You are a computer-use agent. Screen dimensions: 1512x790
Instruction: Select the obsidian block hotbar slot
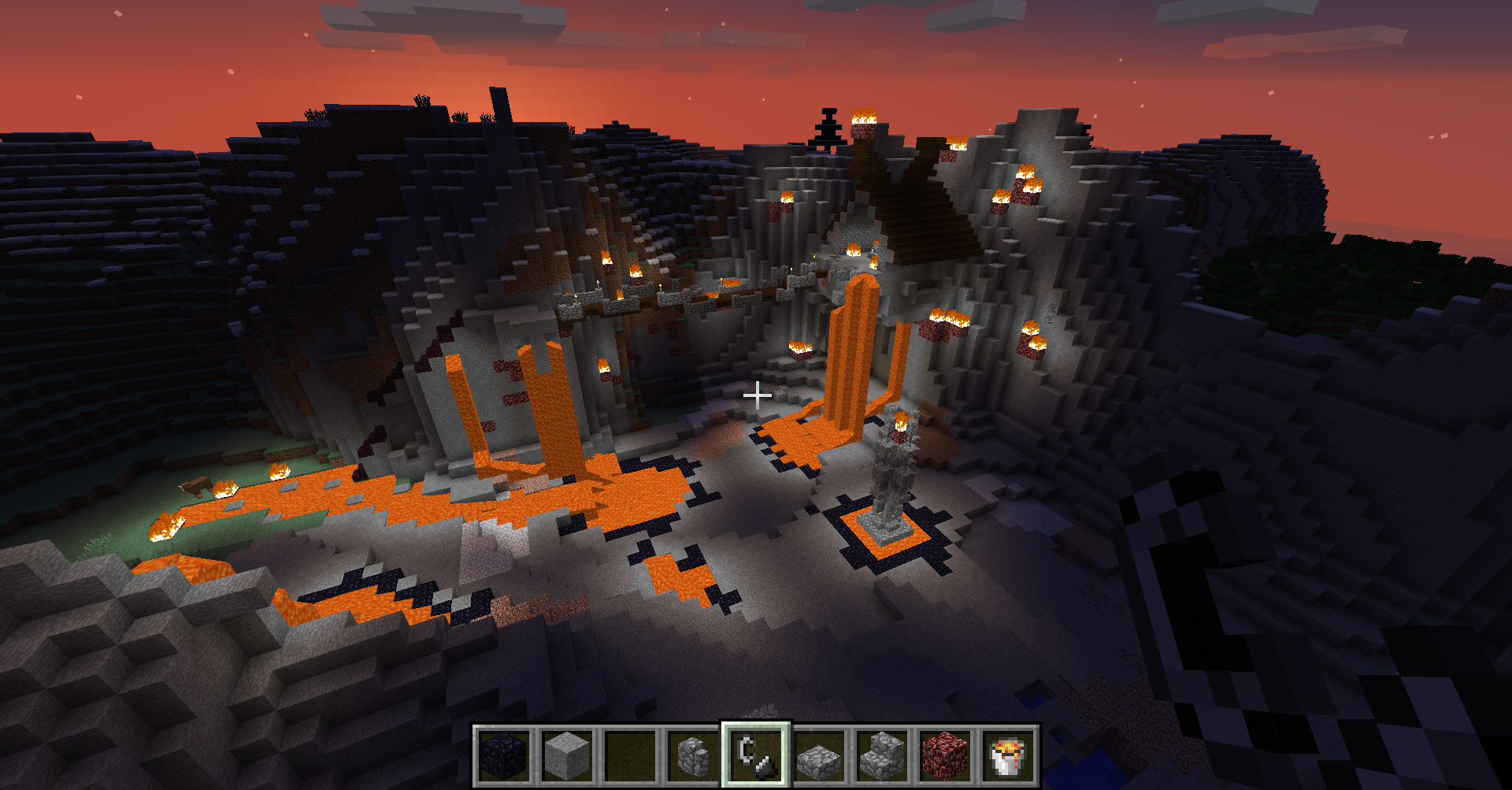tap(505, 756)
